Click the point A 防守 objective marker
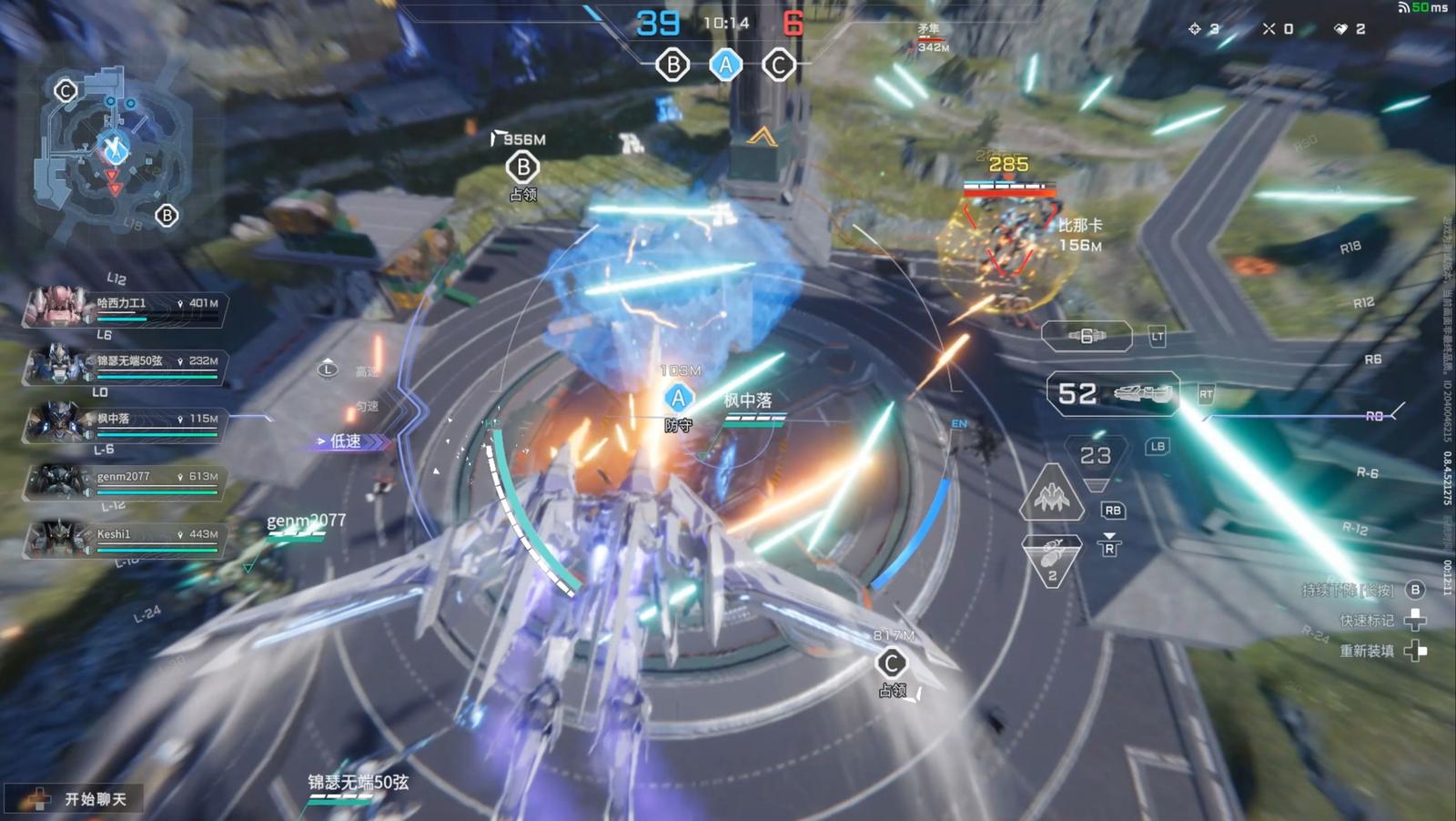Viewport: 1456px width, 821px height. coord(678,399)
